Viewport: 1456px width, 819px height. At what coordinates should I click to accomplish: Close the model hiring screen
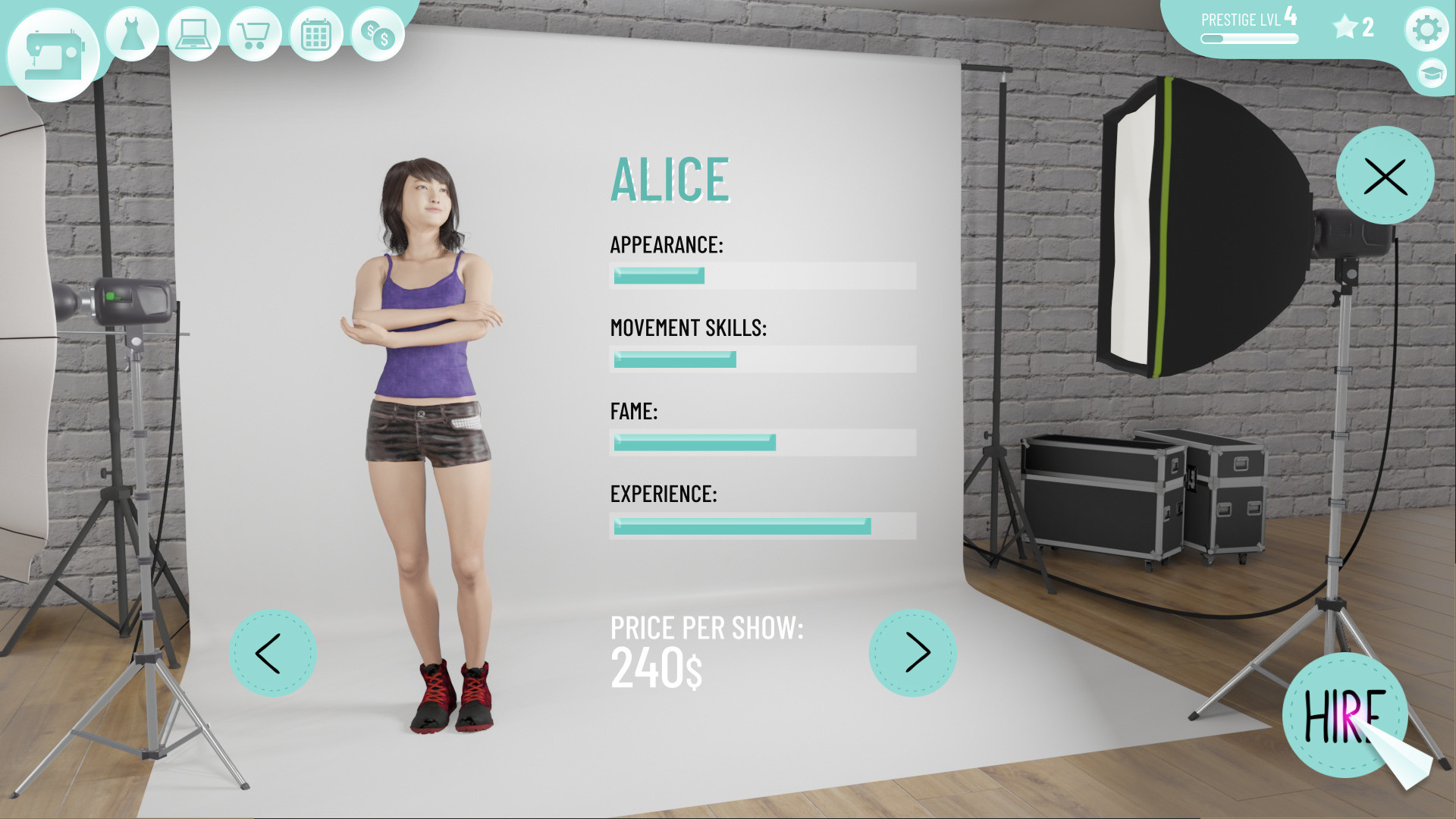[1385, 177]
